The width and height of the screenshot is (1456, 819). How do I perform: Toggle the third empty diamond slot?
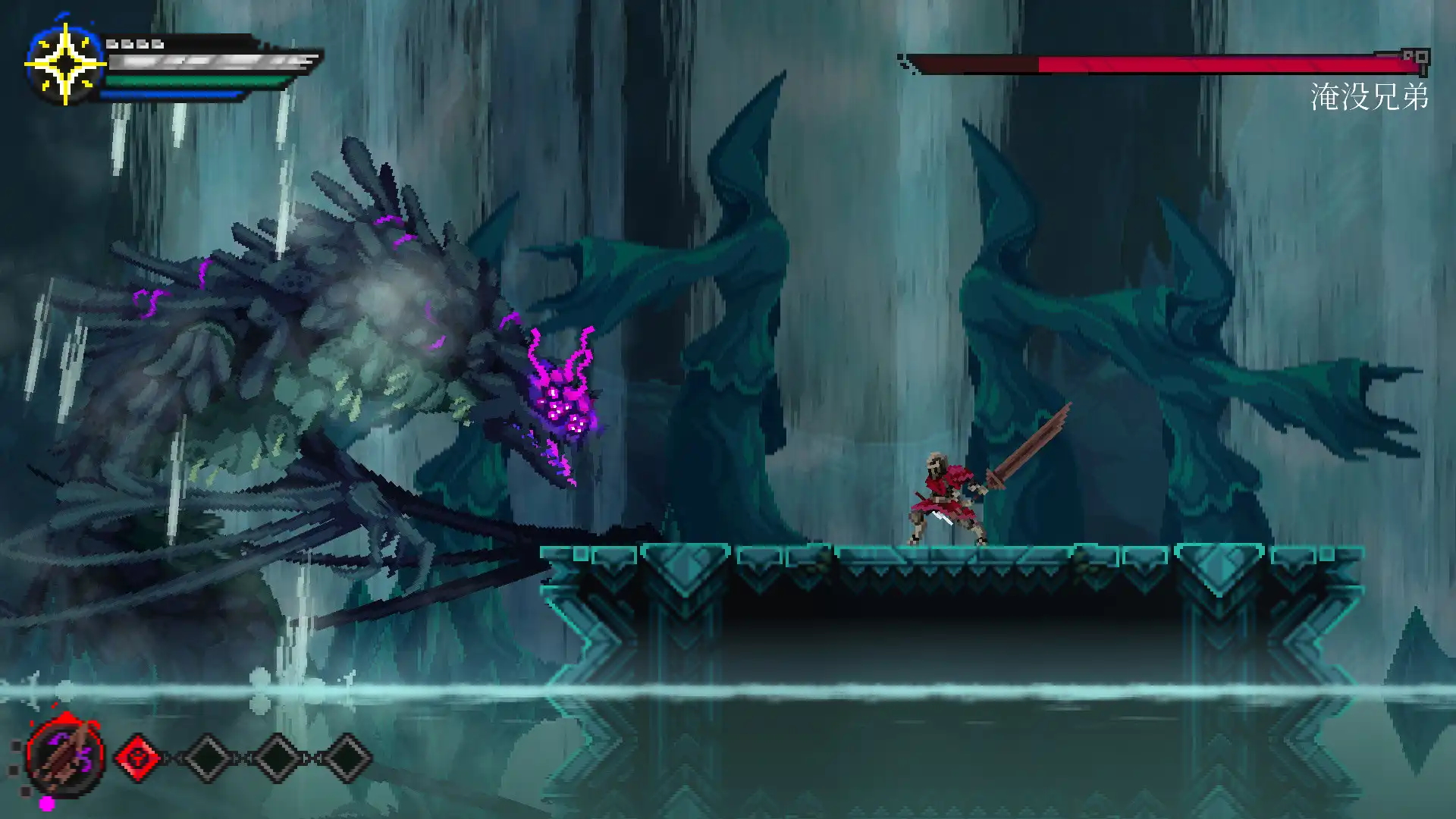(x=276, y=758)
